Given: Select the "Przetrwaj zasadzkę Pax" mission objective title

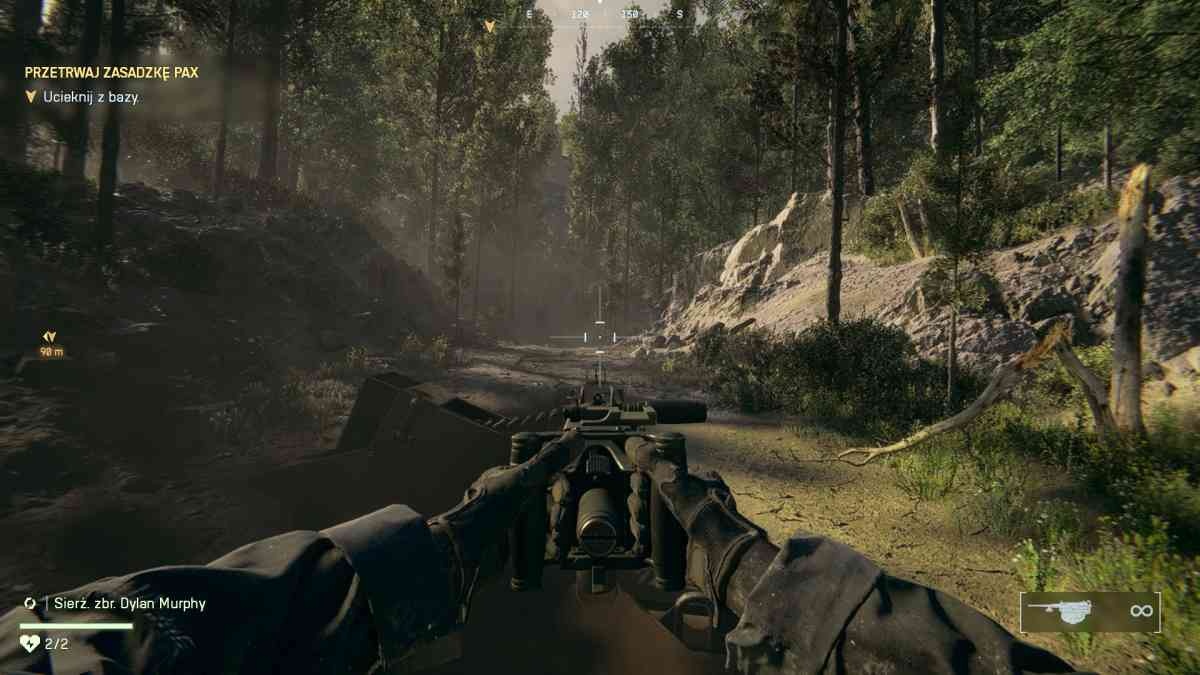Looking at the screenshot, I should click(x=111, y=73).
